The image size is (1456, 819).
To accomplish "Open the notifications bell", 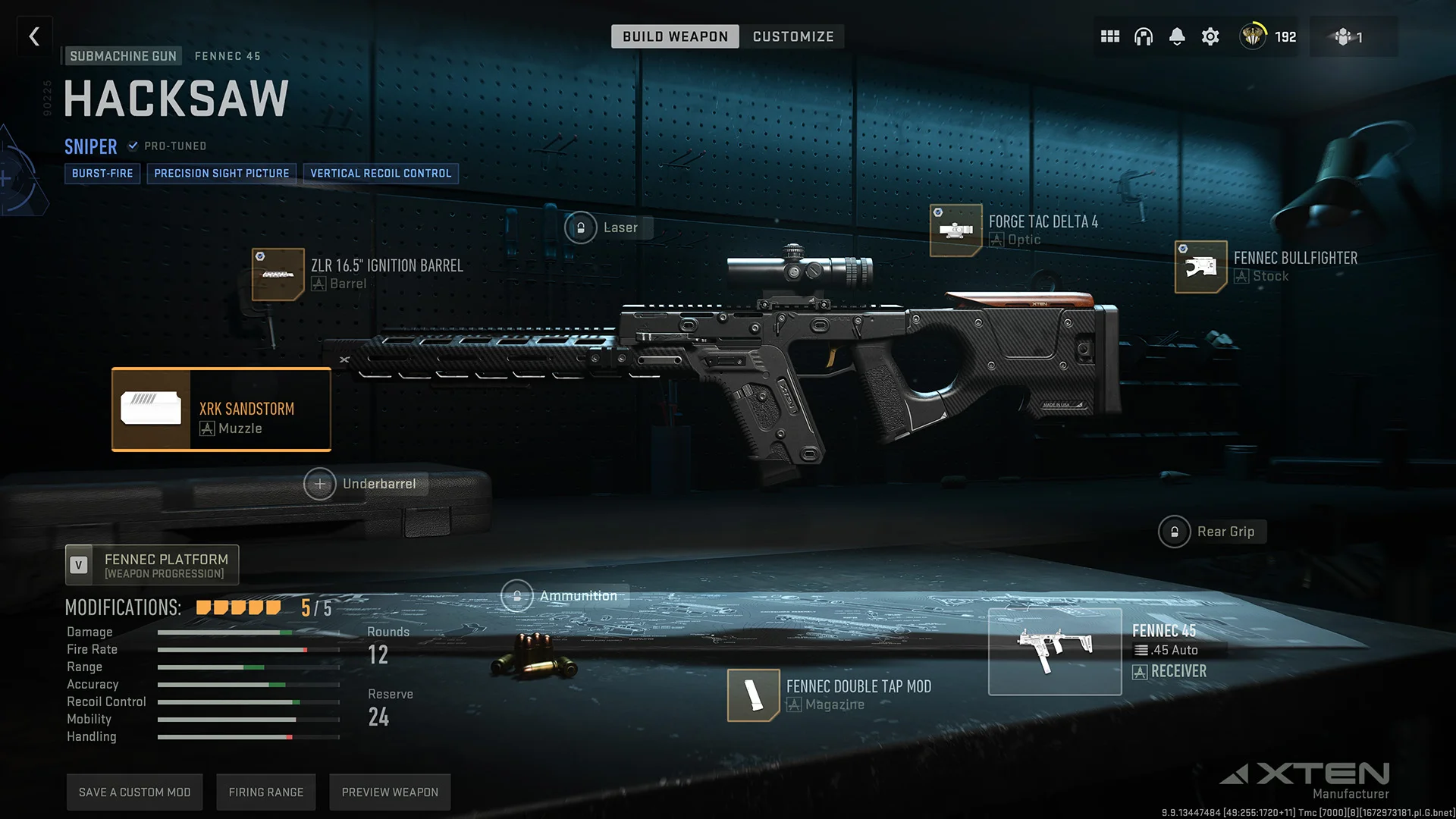I will [x=1177, y=36].
